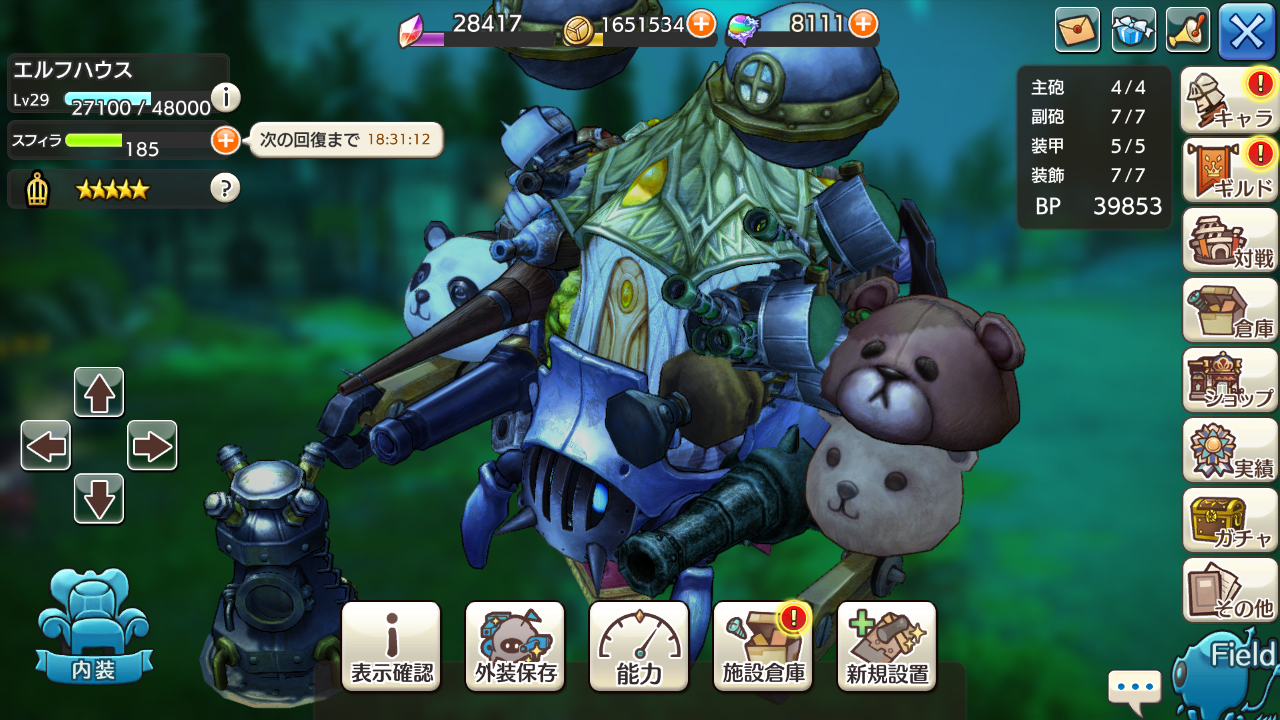Open the その他 miscellaneous menu
Screen dimensions: 1280x720
tap(1229, 590)
